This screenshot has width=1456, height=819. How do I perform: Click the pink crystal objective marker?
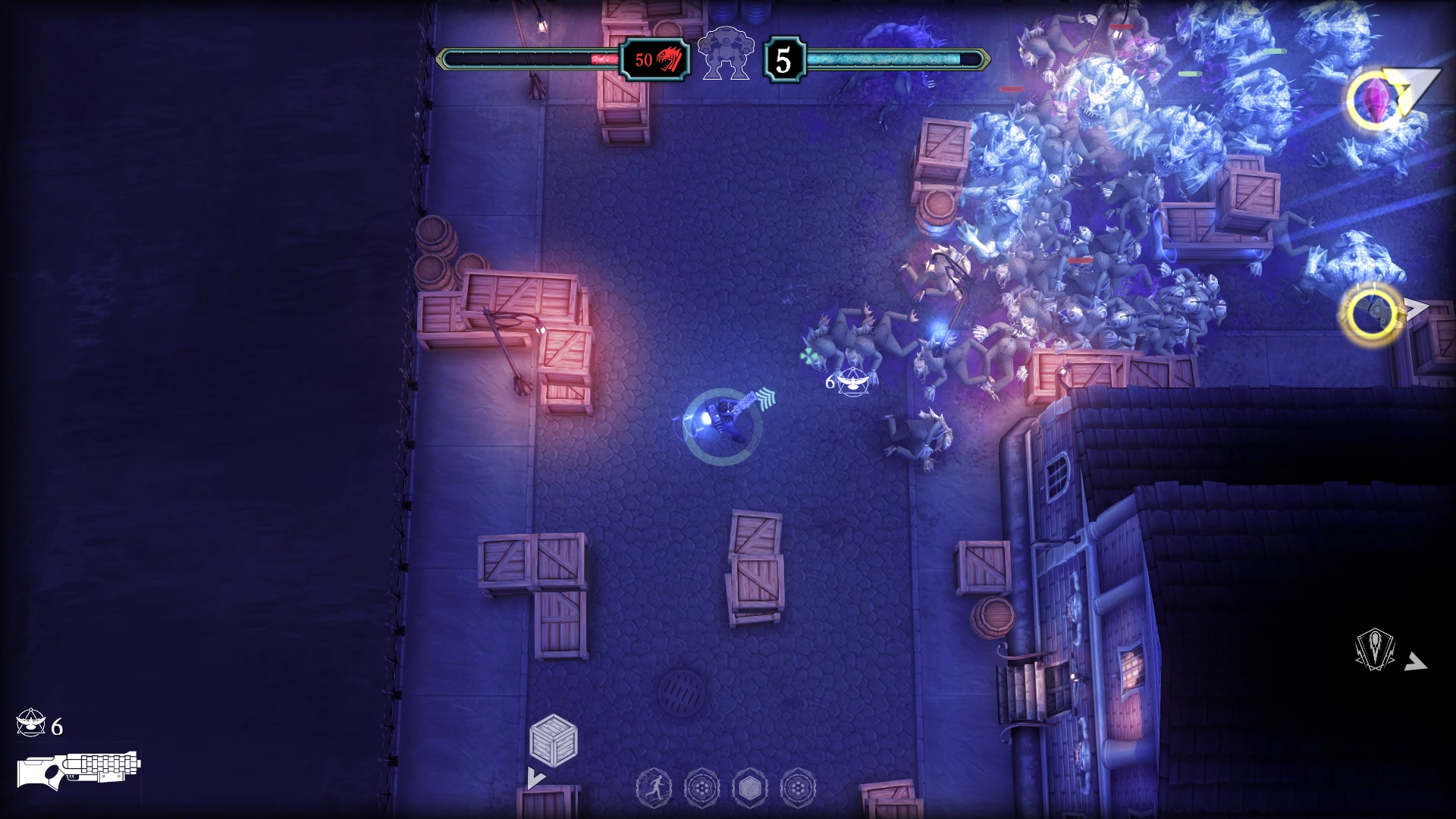[x=1375, y=100]
